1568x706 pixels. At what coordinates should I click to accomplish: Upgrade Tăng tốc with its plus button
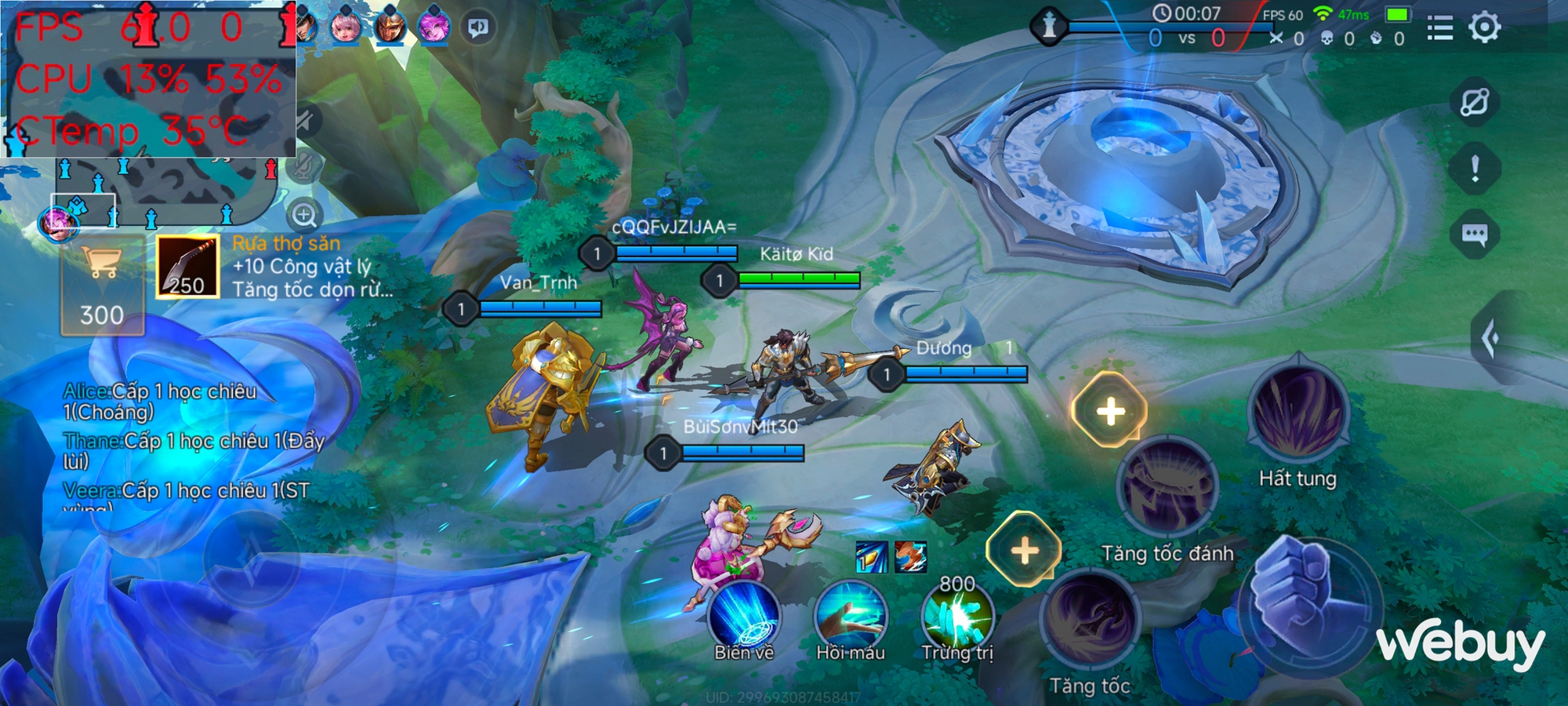click(x=1024, y=550)
